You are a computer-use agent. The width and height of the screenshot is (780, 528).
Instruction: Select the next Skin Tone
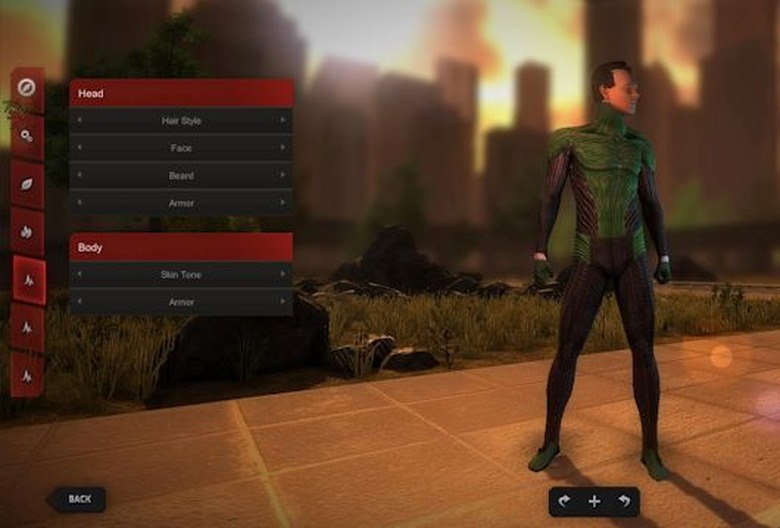(283, 274)
